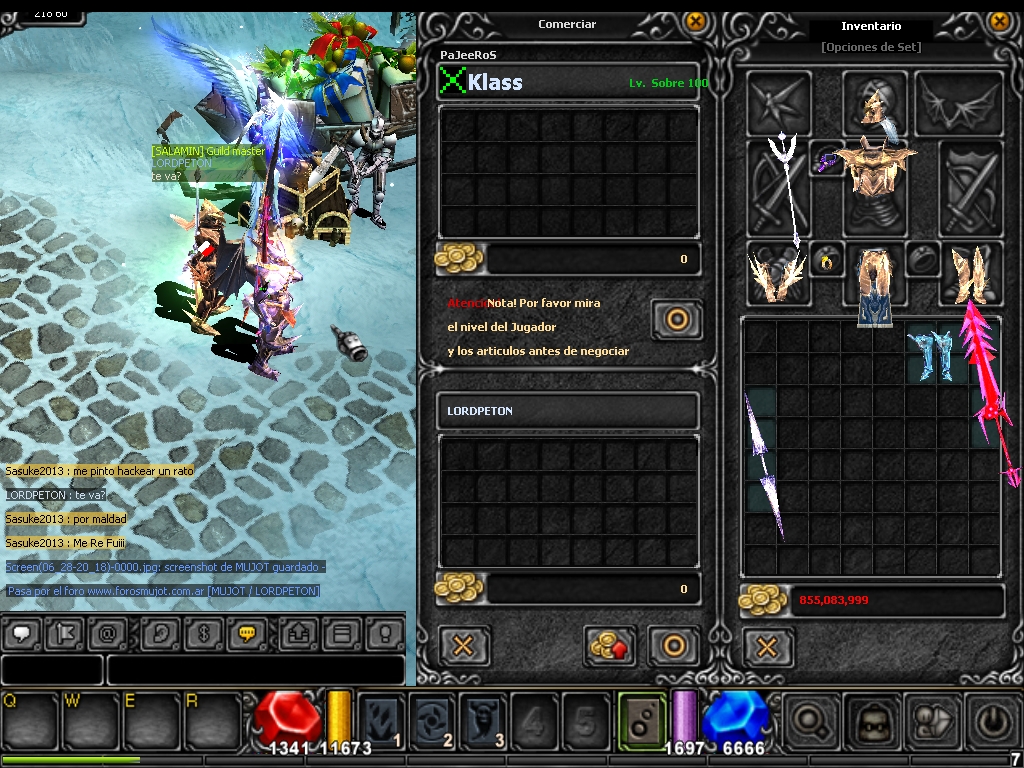The image size is (1024, 768).
Task: Close the Inventario panel with top X
Action: [998, 21]
